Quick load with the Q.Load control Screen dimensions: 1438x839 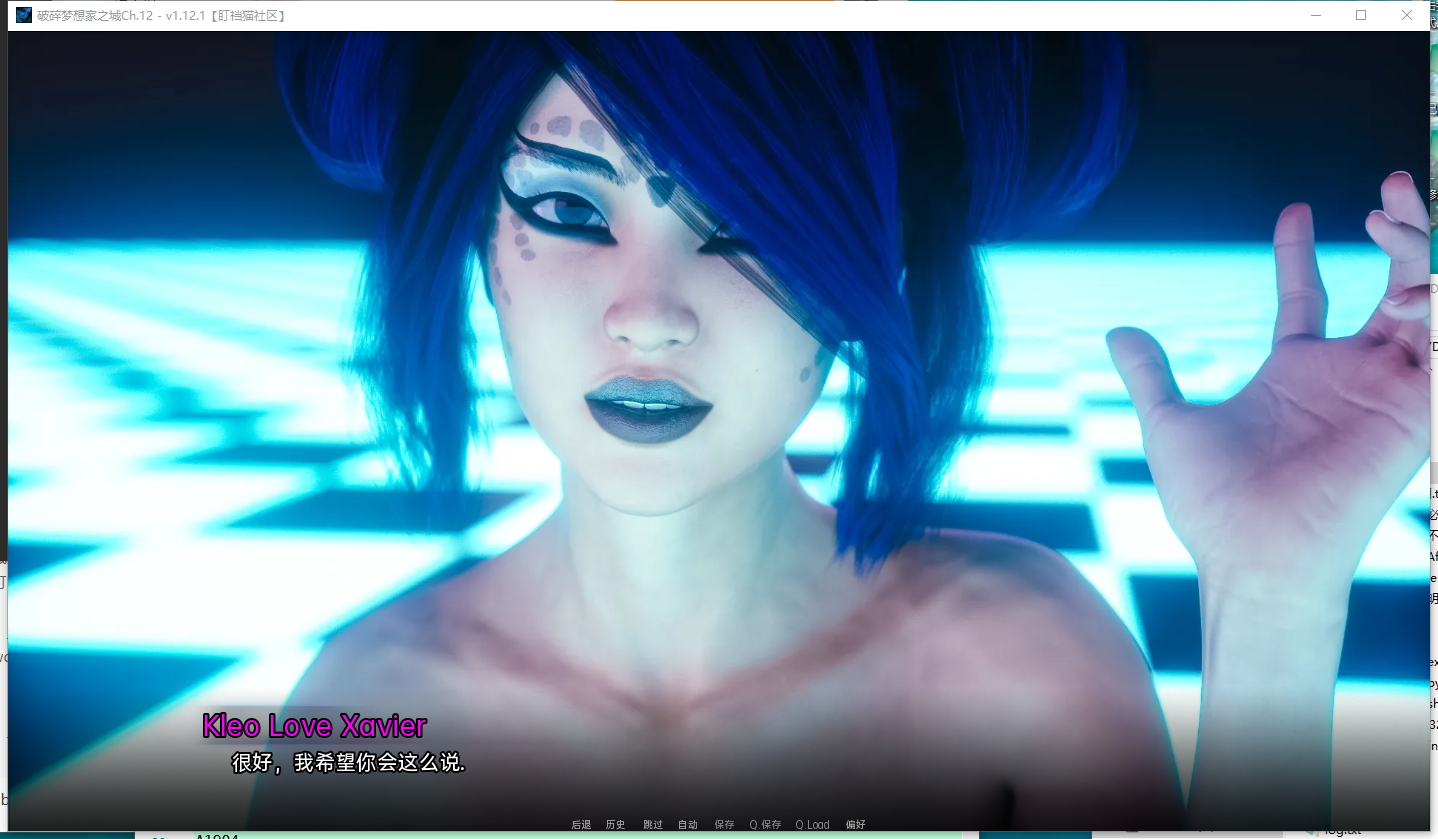(x=812, y=824)
